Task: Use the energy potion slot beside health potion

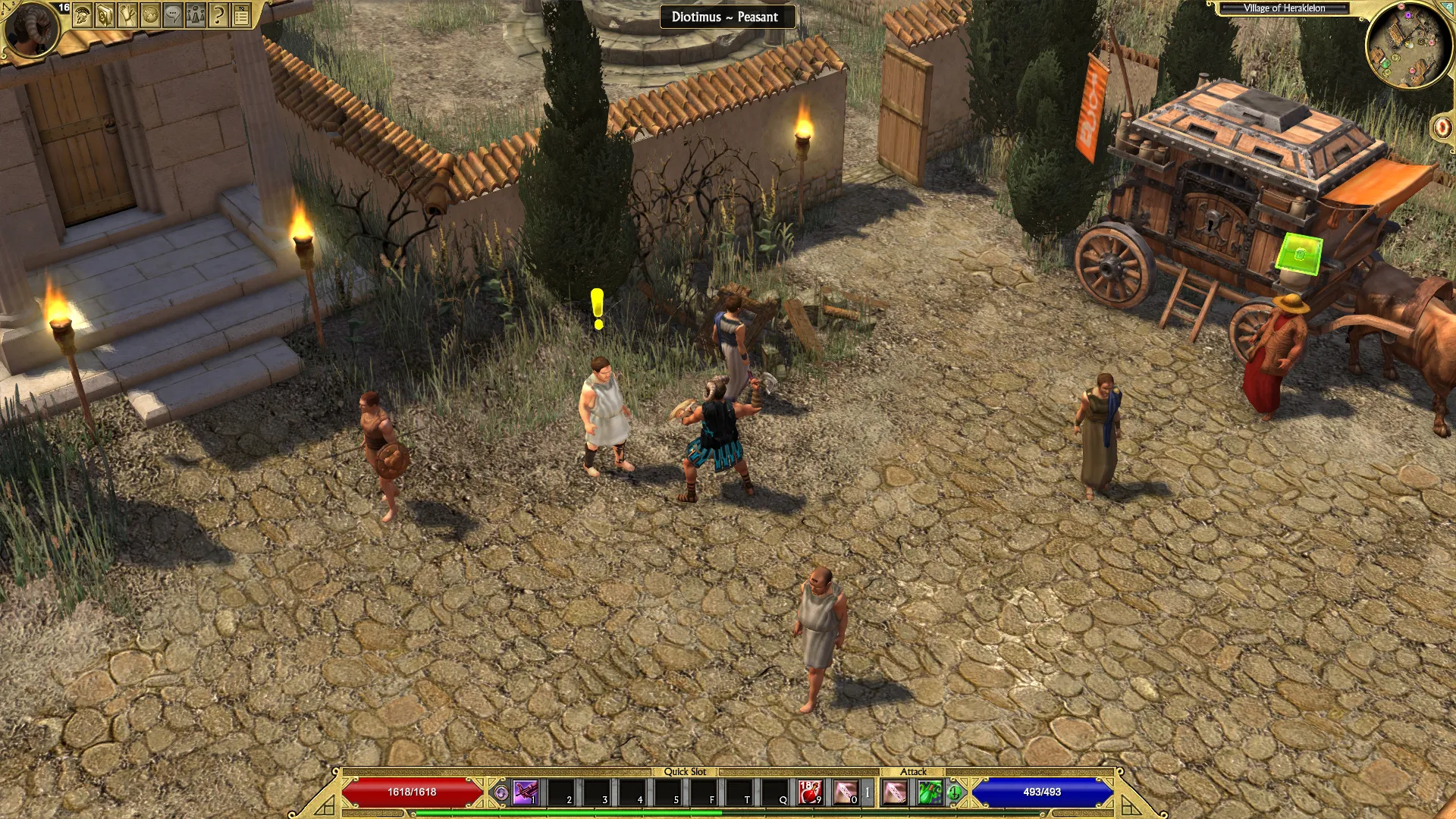Action: (x=846, y=792)
